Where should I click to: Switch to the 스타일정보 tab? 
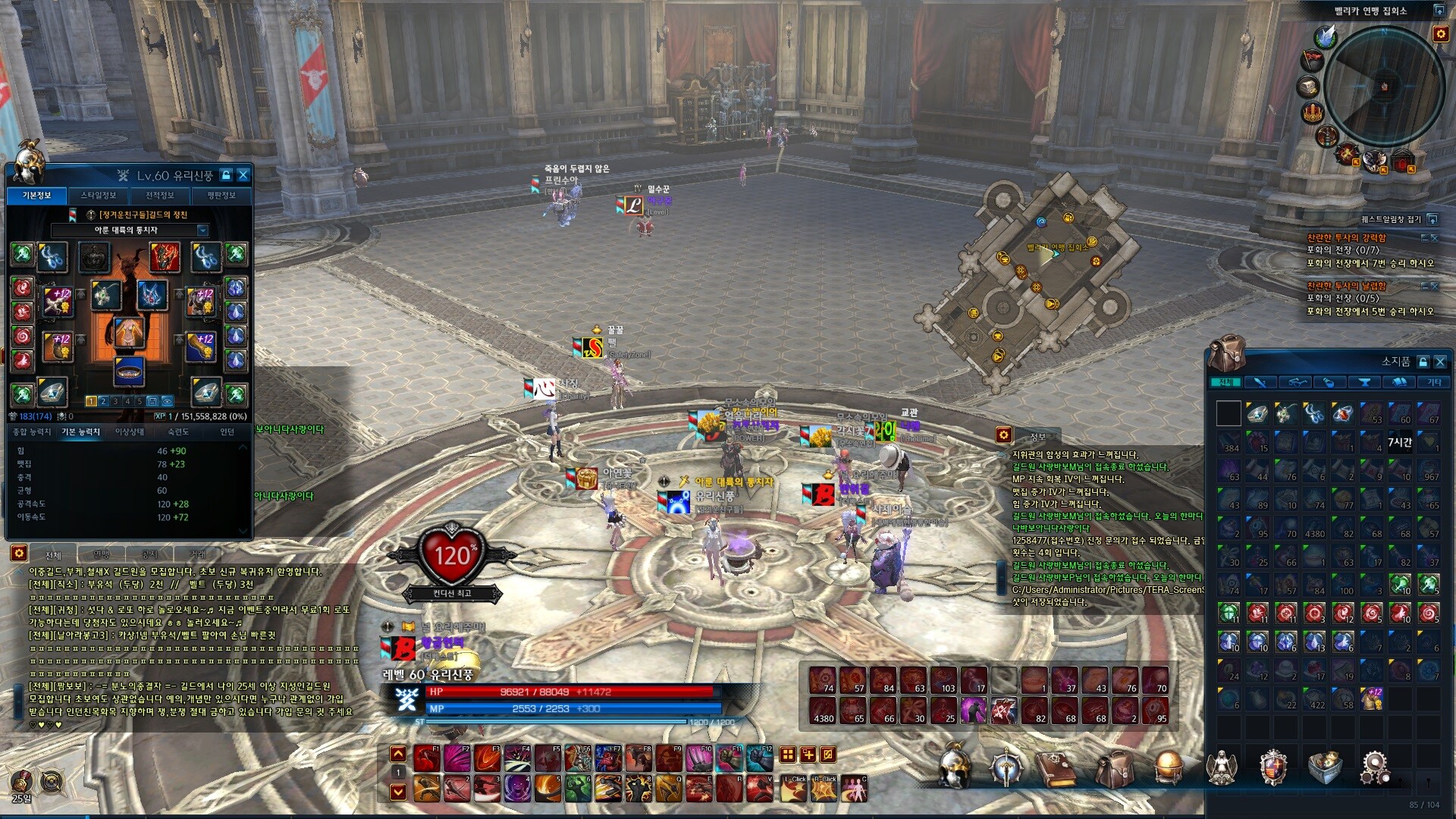pyautogui.click(x=98, y=196)
